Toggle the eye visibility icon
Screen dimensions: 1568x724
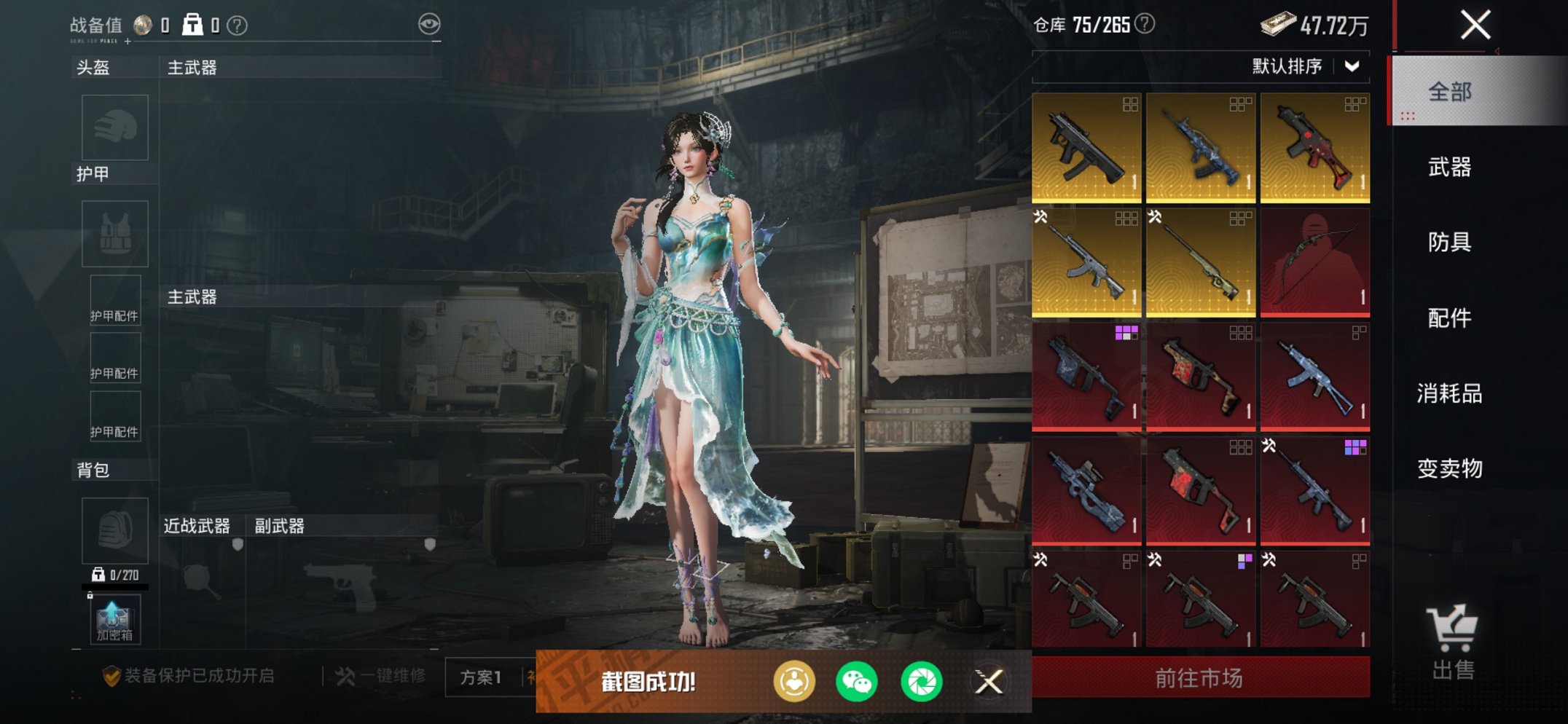(429, 24)
